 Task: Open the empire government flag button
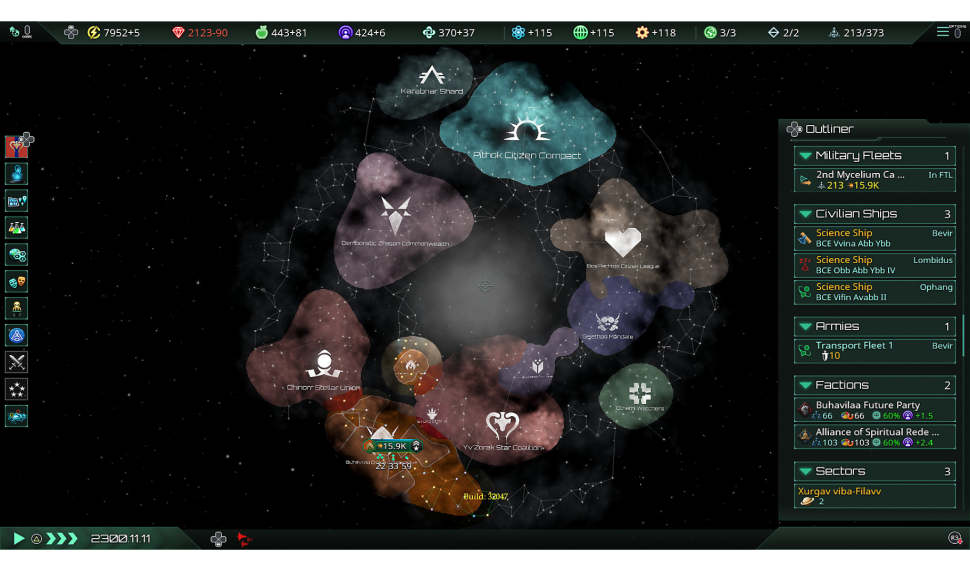pyautogui.click(x=16, y=147)
